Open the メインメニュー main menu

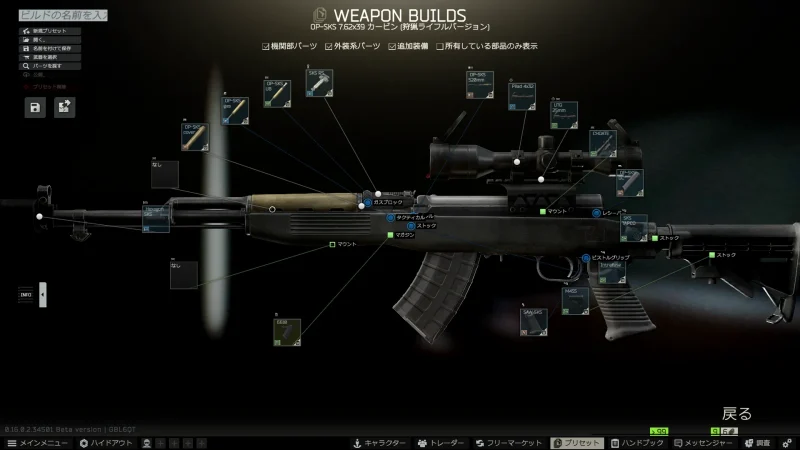38,442
